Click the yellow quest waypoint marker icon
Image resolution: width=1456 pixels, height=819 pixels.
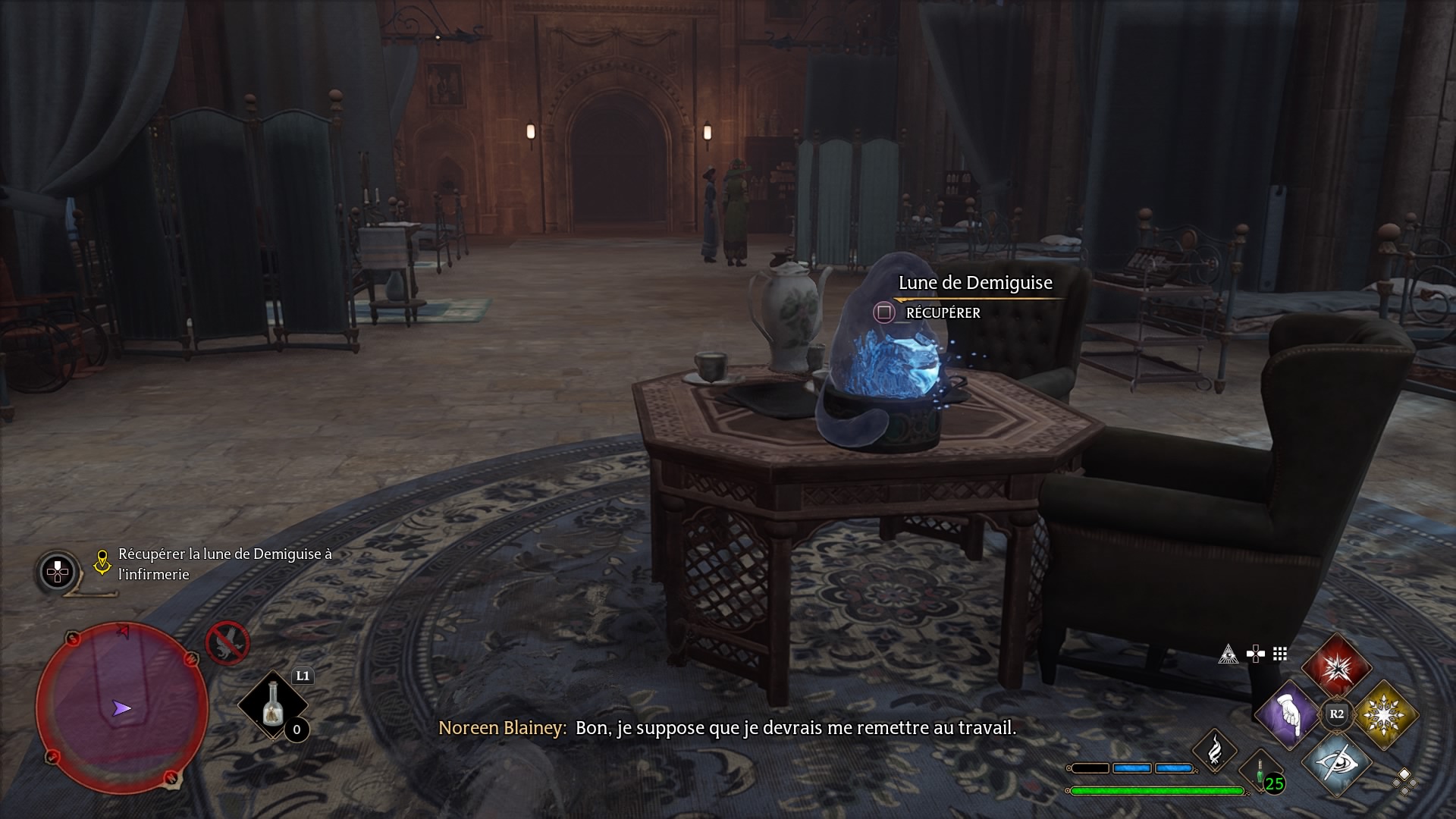[102, 562]
